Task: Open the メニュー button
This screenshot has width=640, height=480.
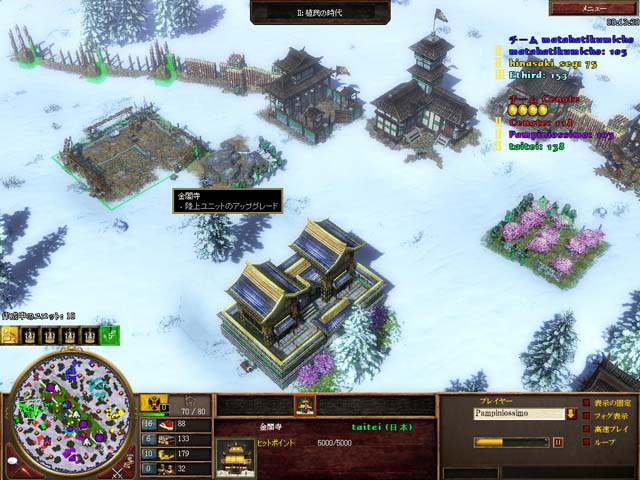Action: pyautogui.click(x=601, y=9)
